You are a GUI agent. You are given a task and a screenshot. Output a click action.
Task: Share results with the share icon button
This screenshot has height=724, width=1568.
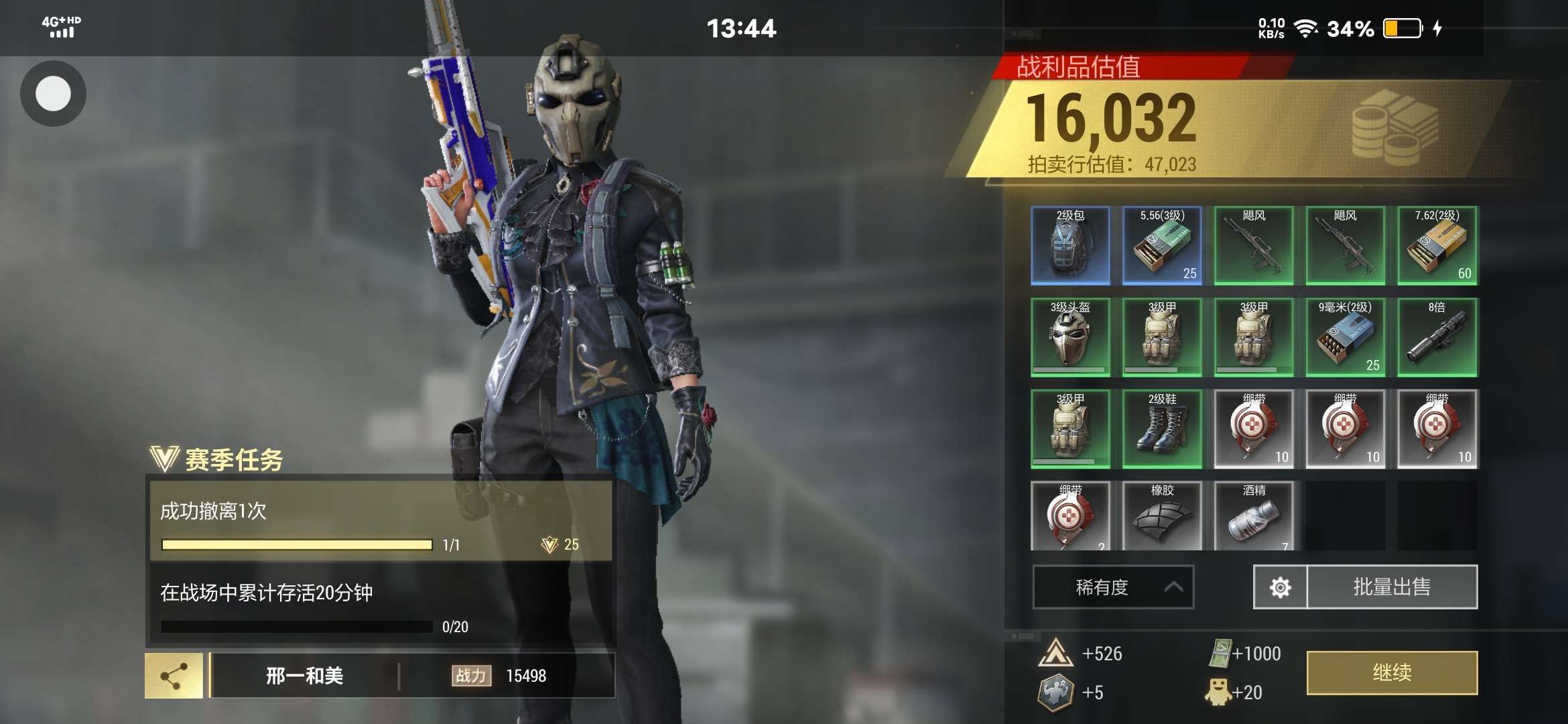tap(174, 676)
